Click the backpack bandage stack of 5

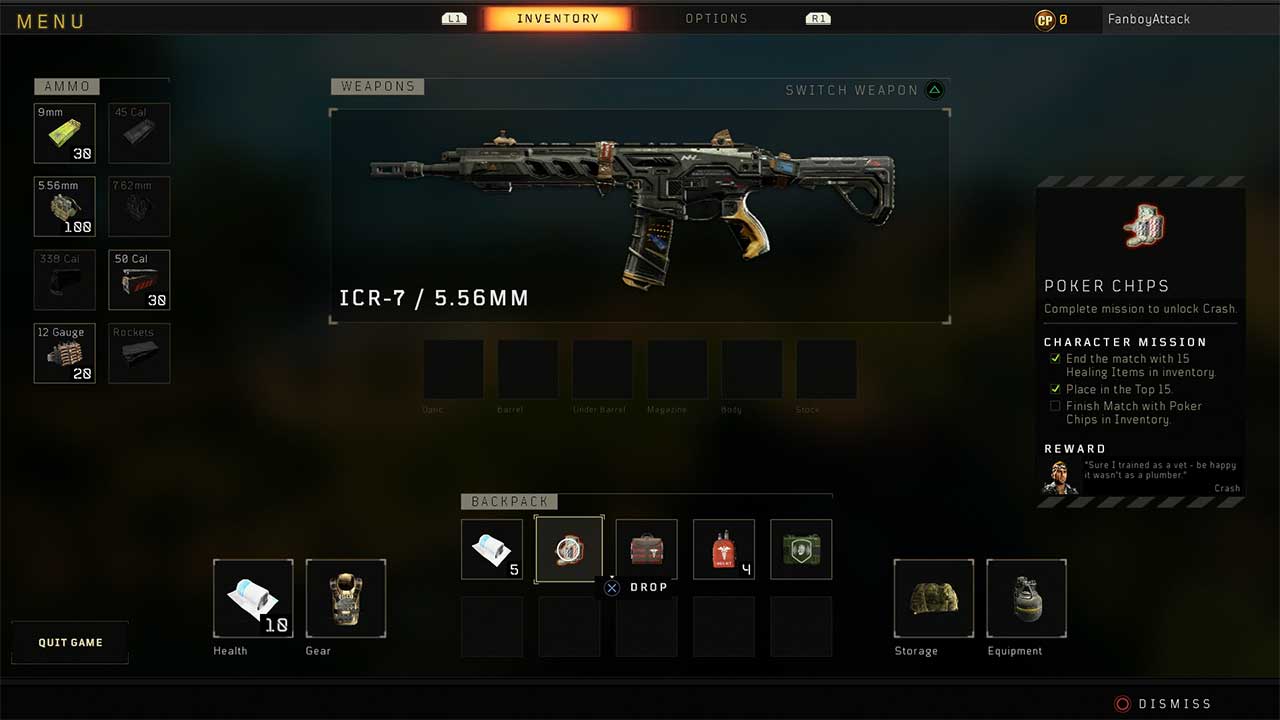[x=492, y=549]
